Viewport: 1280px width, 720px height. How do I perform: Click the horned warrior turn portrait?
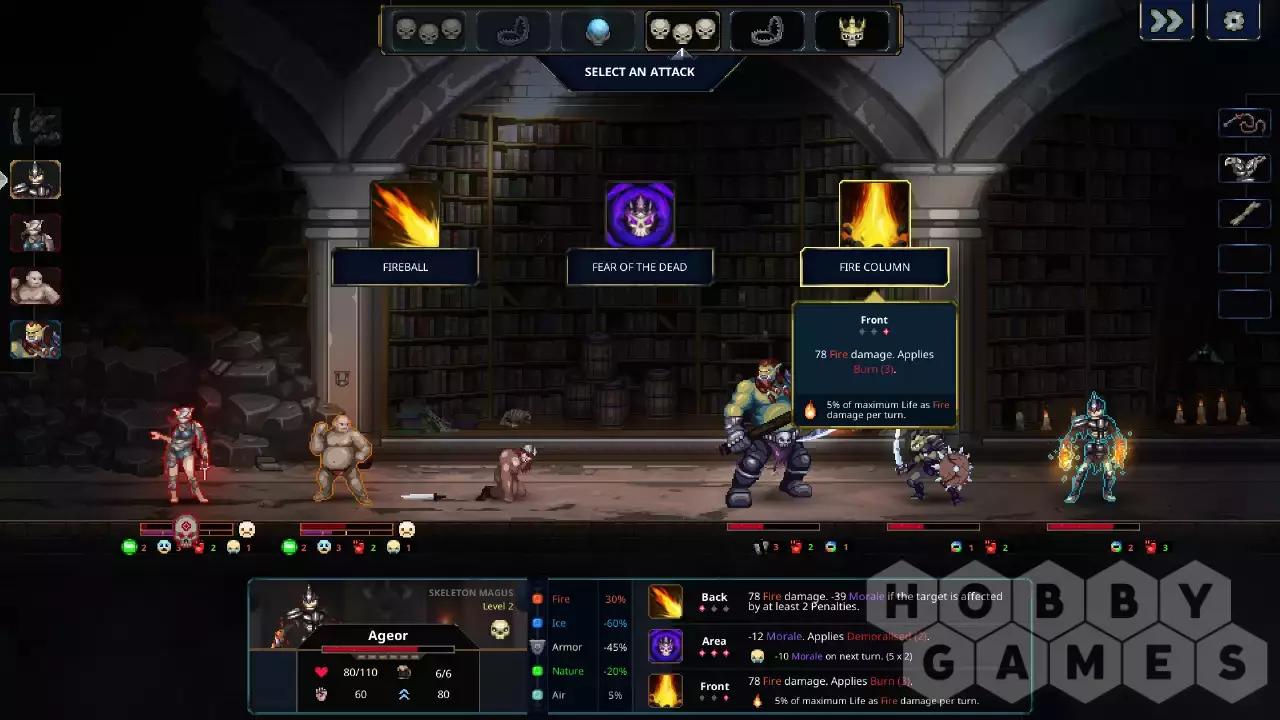click(x=36, y=234)
